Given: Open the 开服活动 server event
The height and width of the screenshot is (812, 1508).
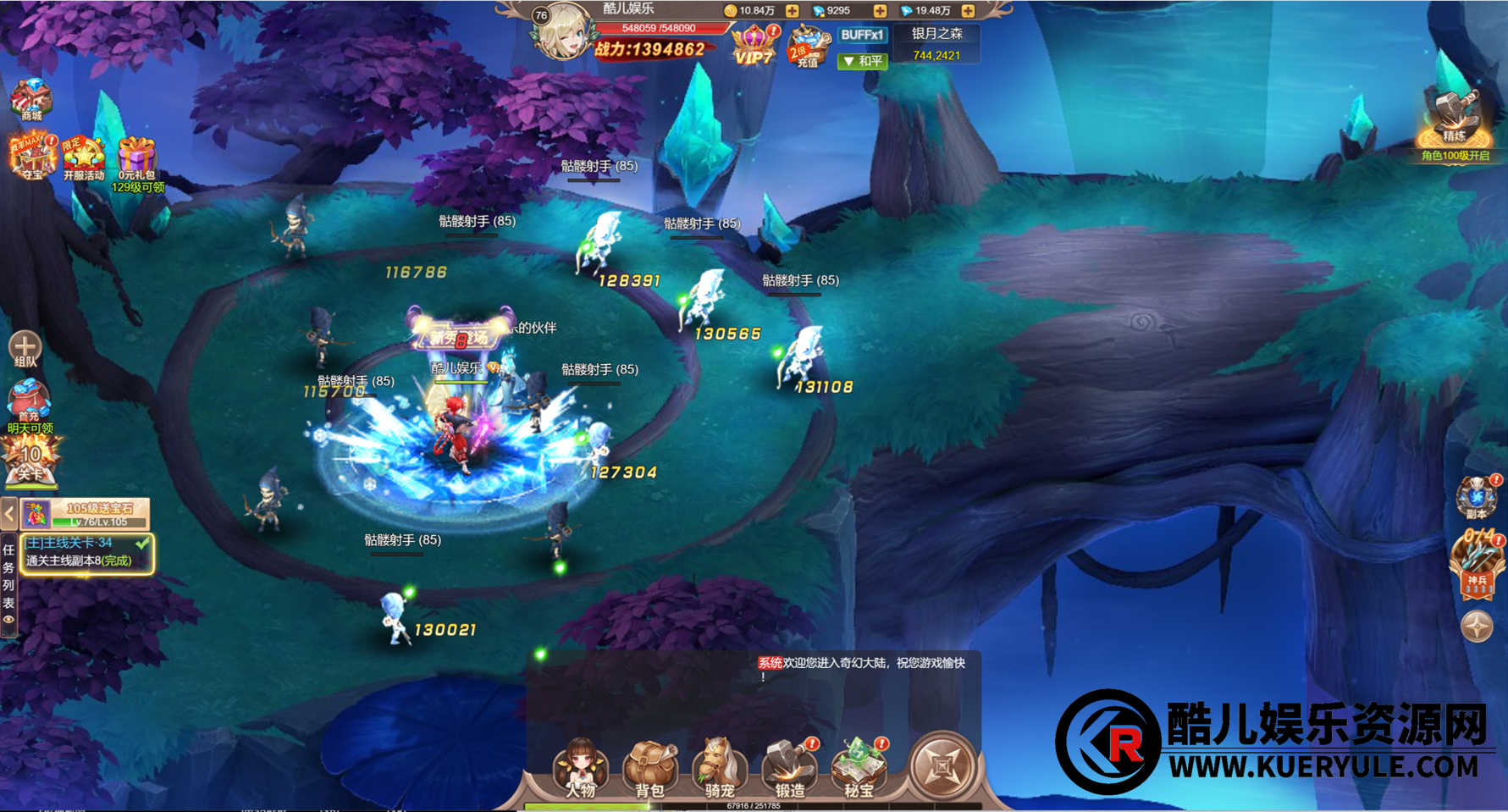Looking at the screenshot, I should point(83,157).
